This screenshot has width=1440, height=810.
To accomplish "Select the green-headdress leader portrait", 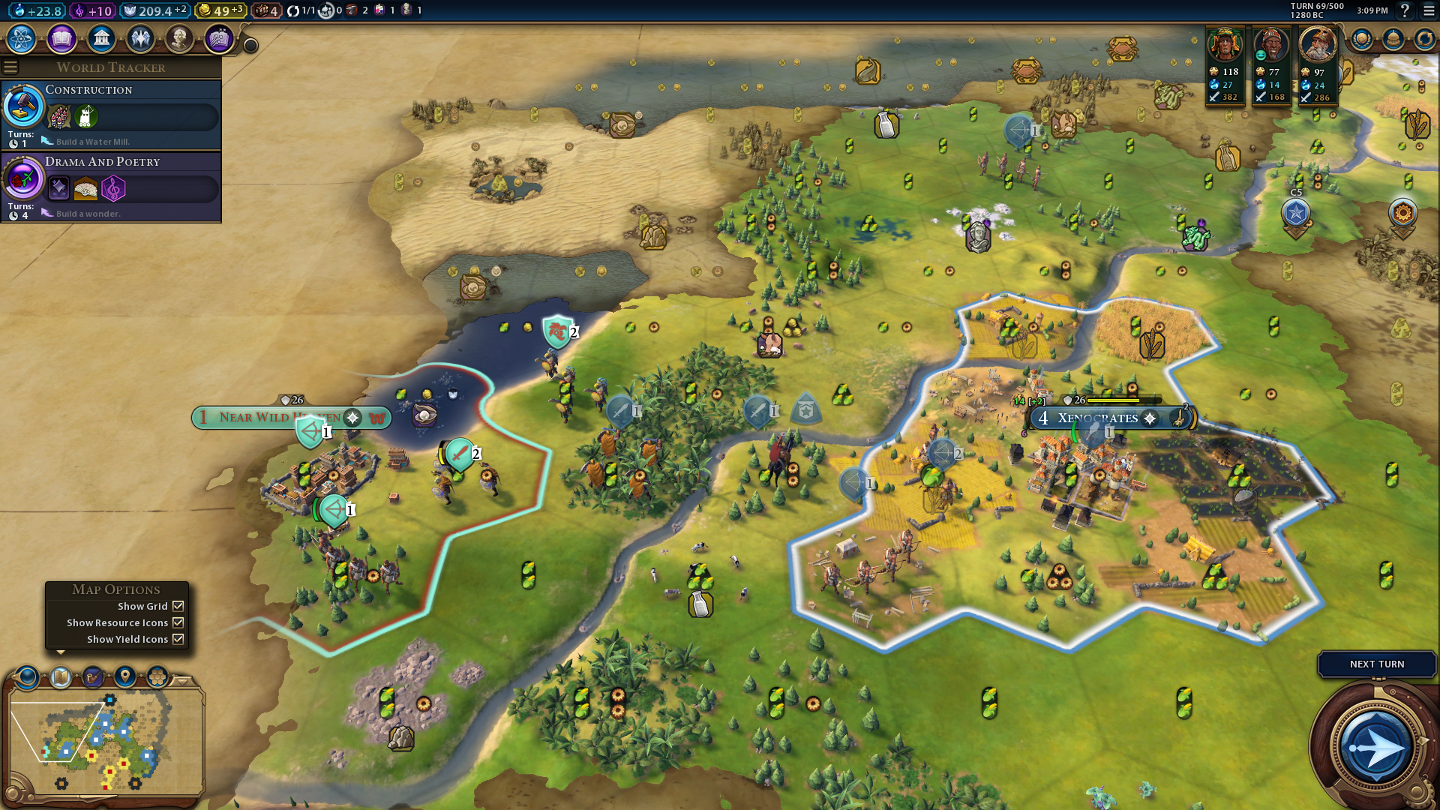I will (x=1225, y=46).
